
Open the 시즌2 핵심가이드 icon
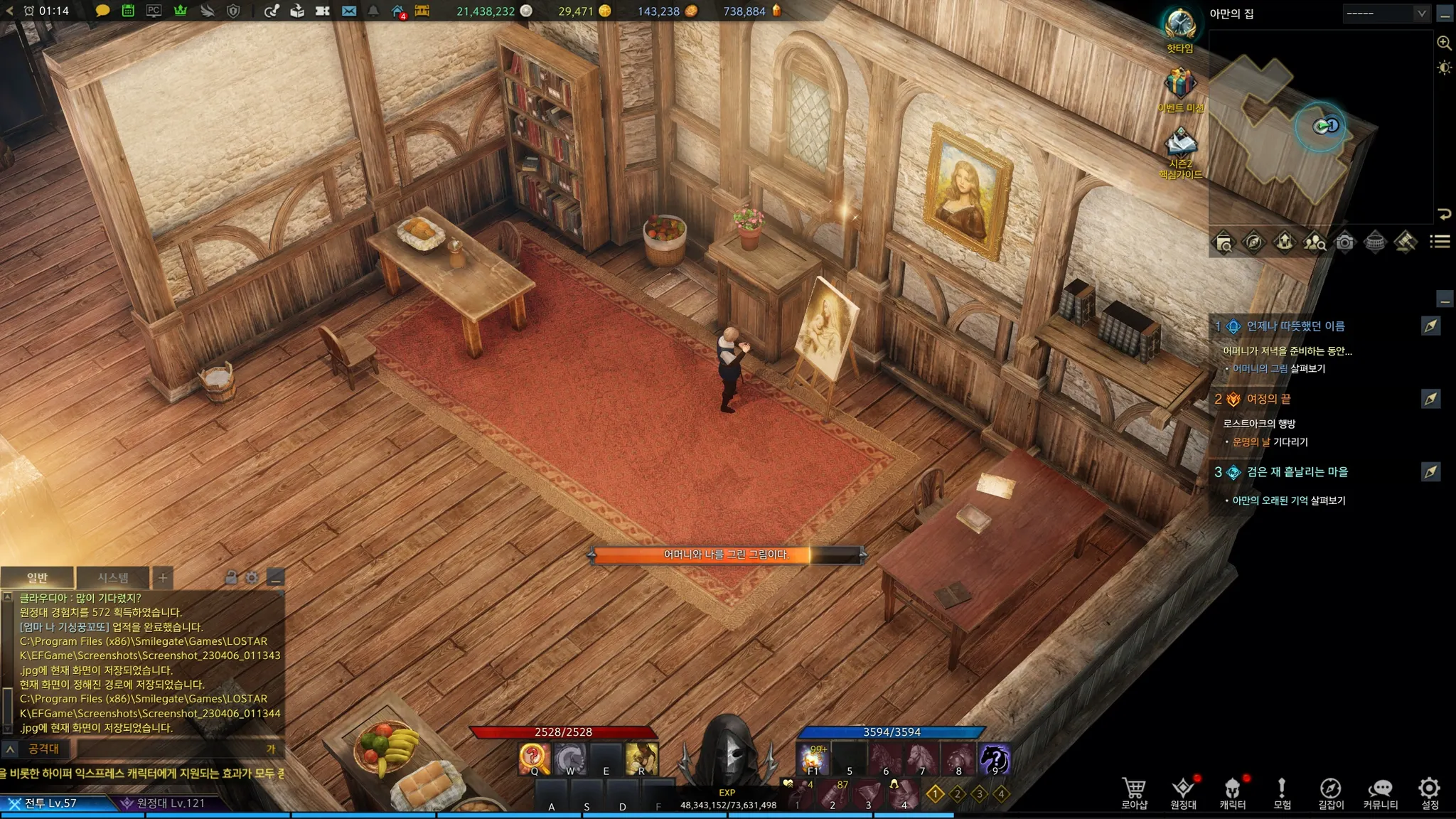pos(1180,151)
